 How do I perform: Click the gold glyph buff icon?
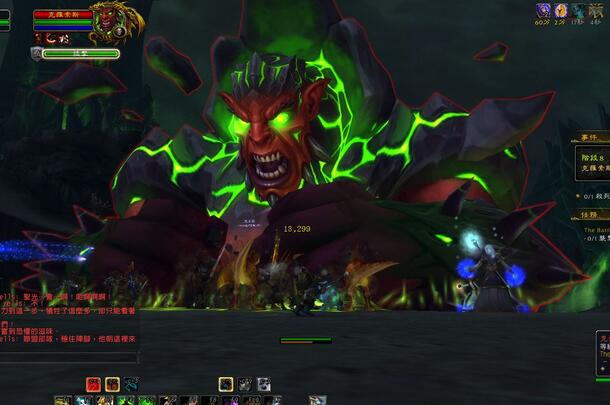[598, 10]
